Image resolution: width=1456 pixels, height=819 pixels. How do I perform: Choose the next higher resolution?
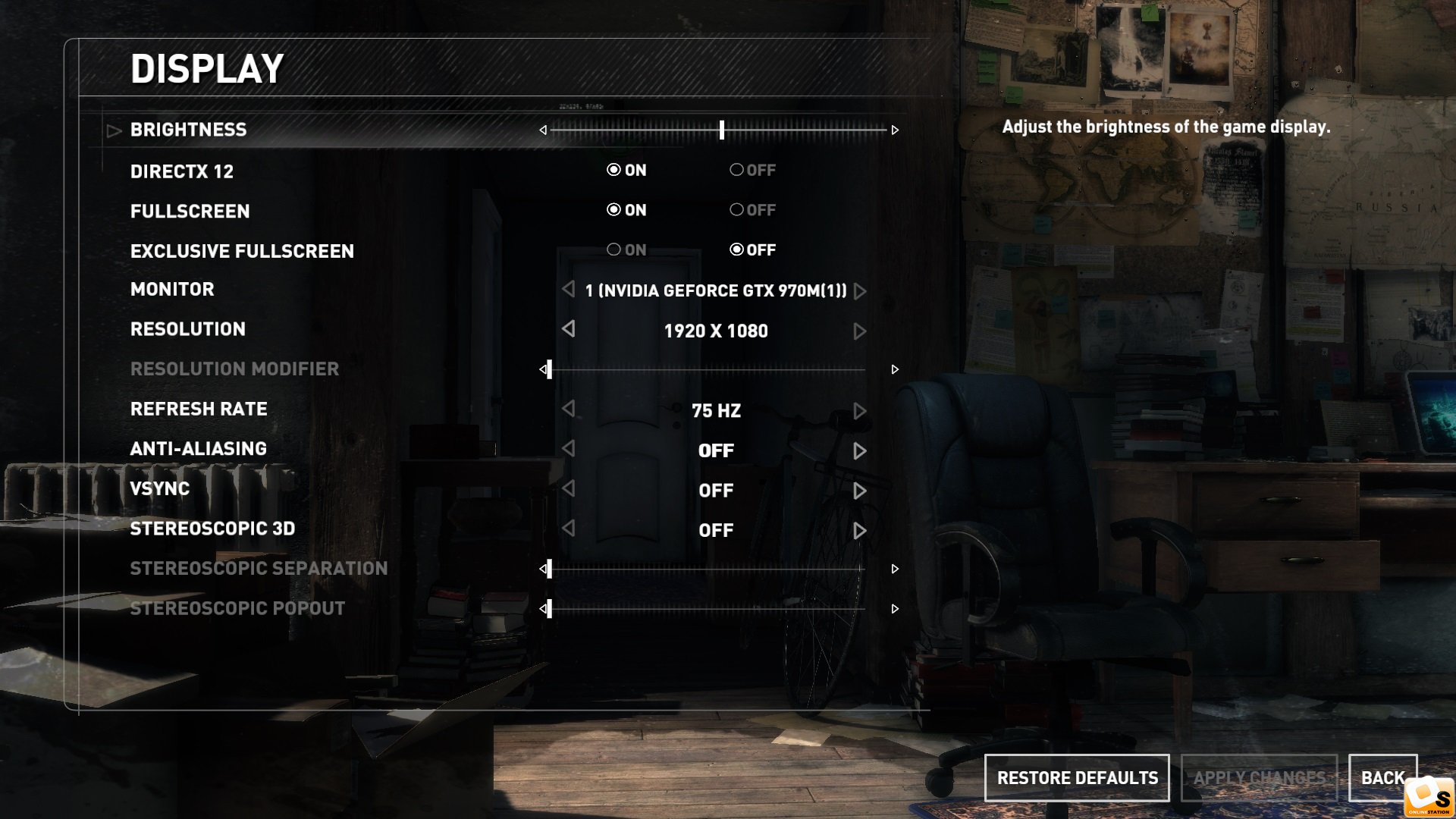[x=859, y=331]
